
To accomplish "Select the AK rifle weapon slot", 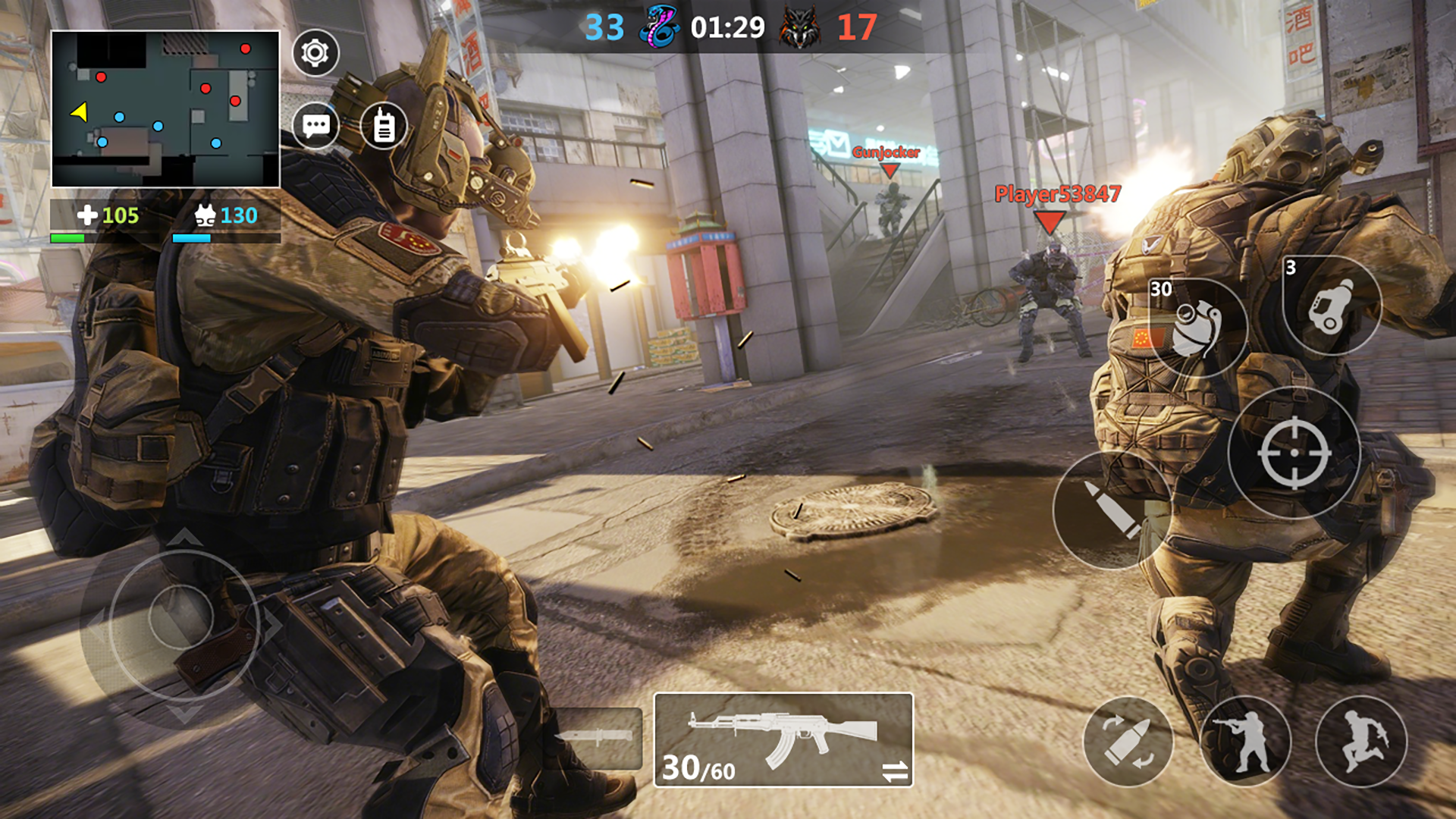I will [x=783, y=739].
